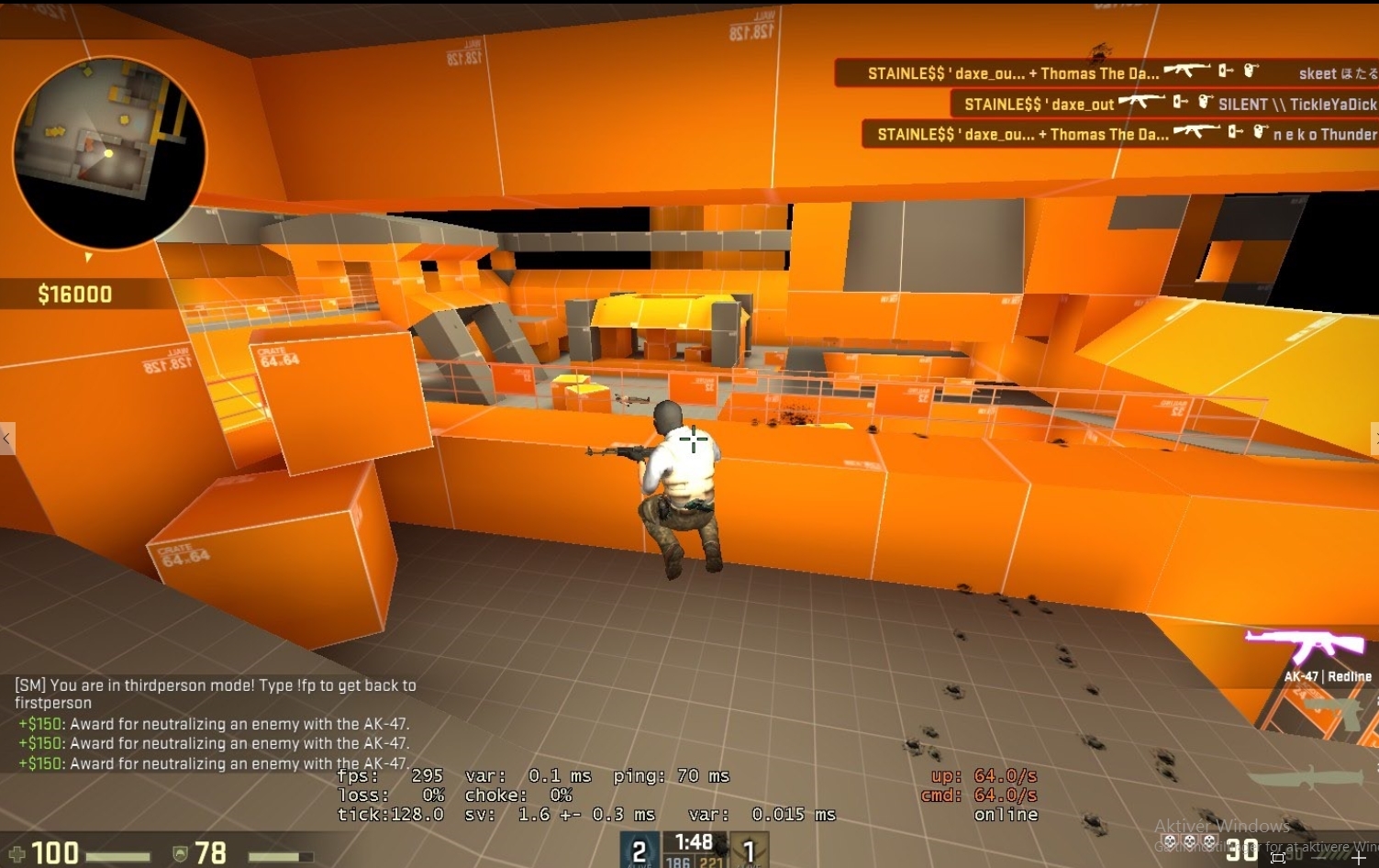Click the right edge chevron arrow

1374,439
